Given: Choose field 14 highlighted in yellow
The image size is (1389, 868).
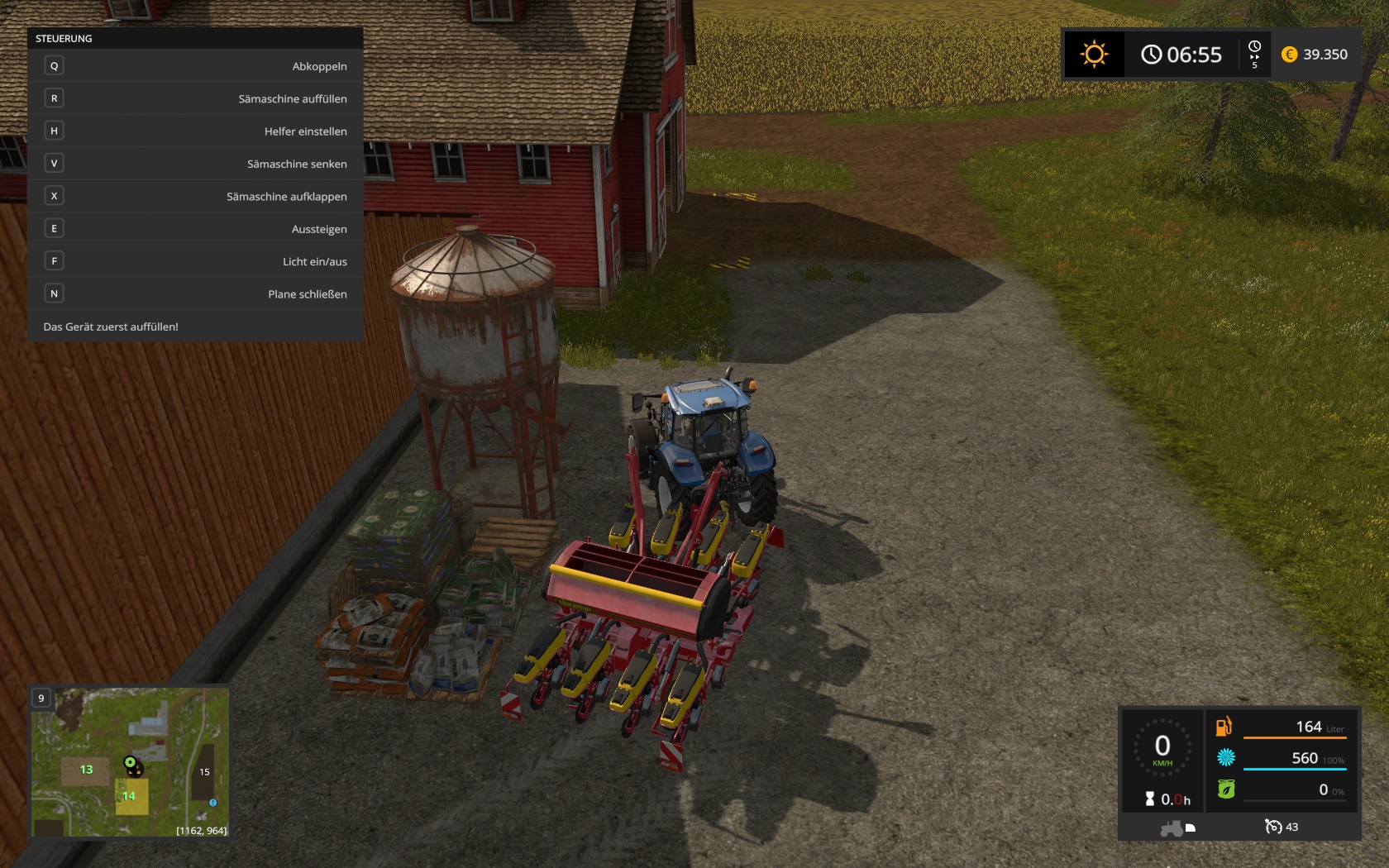Looking at the screenshot, I should coord(130,796).
